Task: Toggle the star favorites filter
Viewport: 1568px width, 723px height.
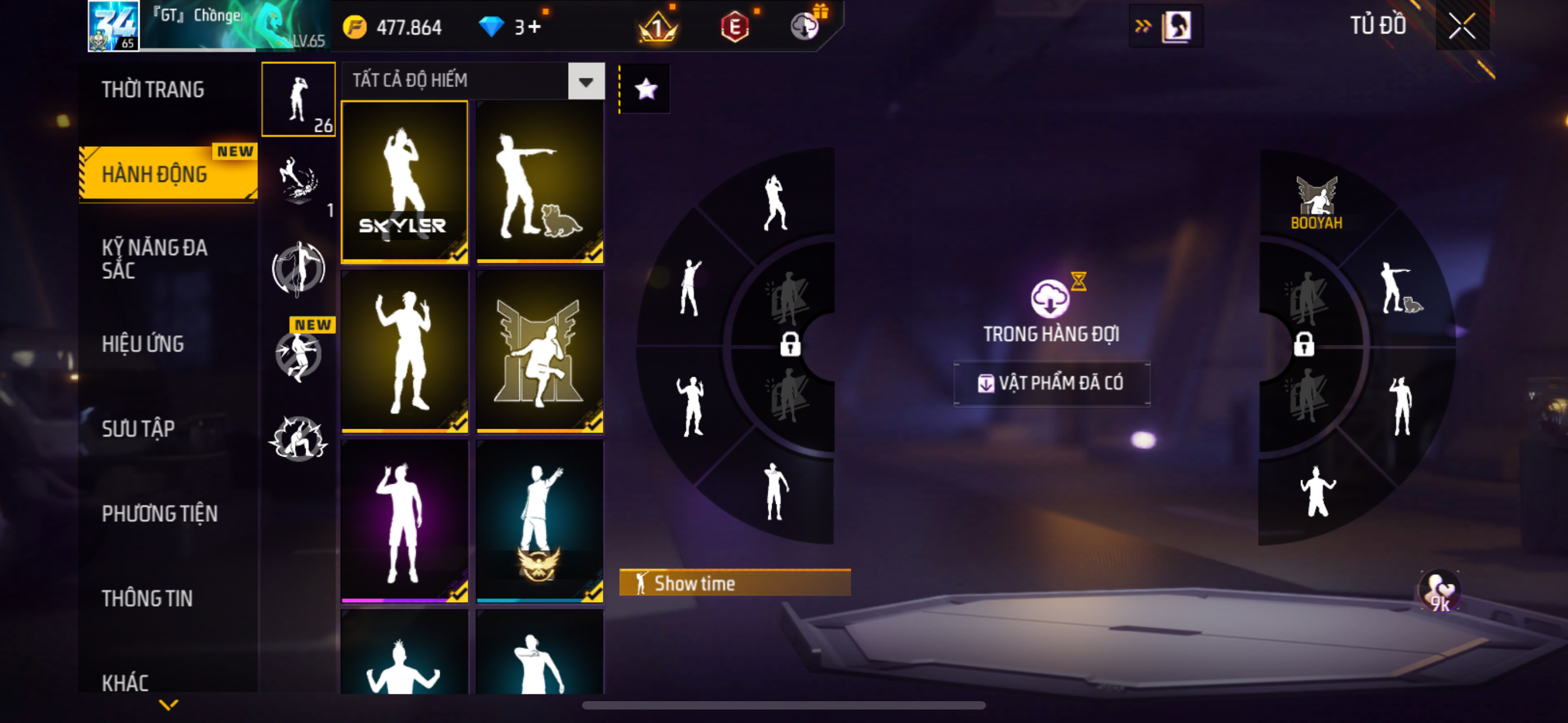Action: point(645,90)
